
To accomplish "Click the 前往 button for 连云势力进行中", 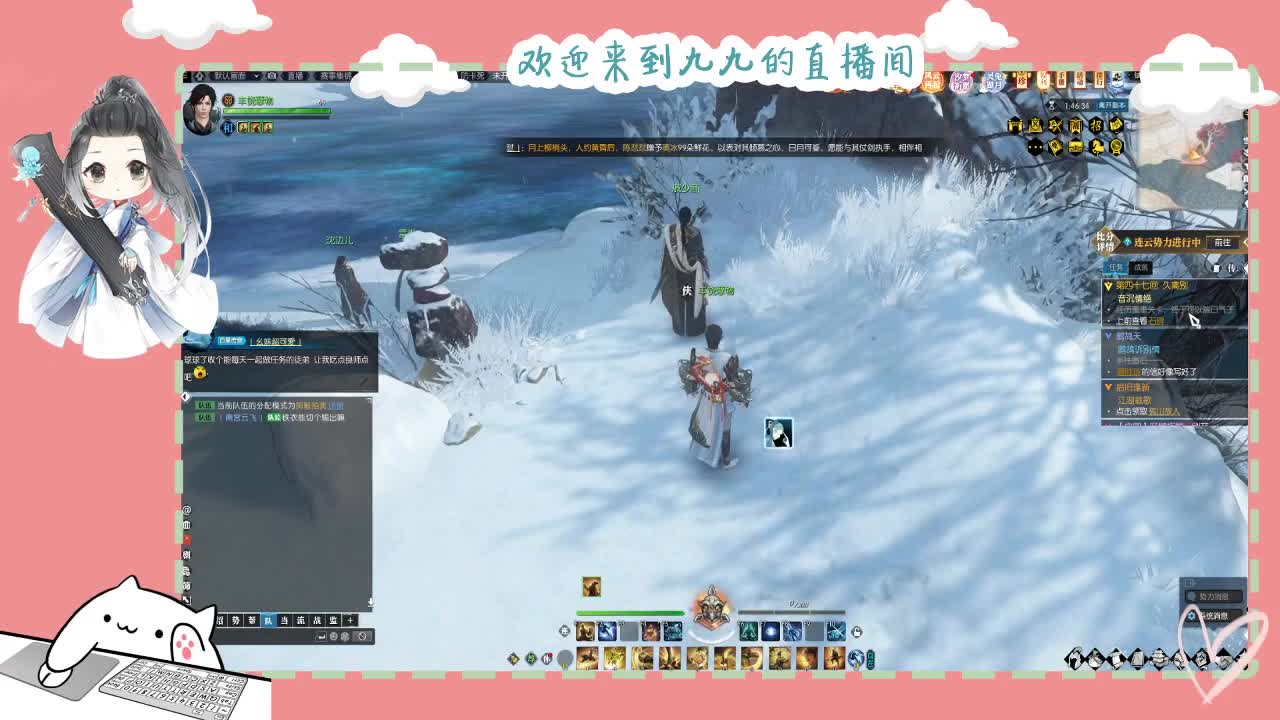I will click(1222, 244).
